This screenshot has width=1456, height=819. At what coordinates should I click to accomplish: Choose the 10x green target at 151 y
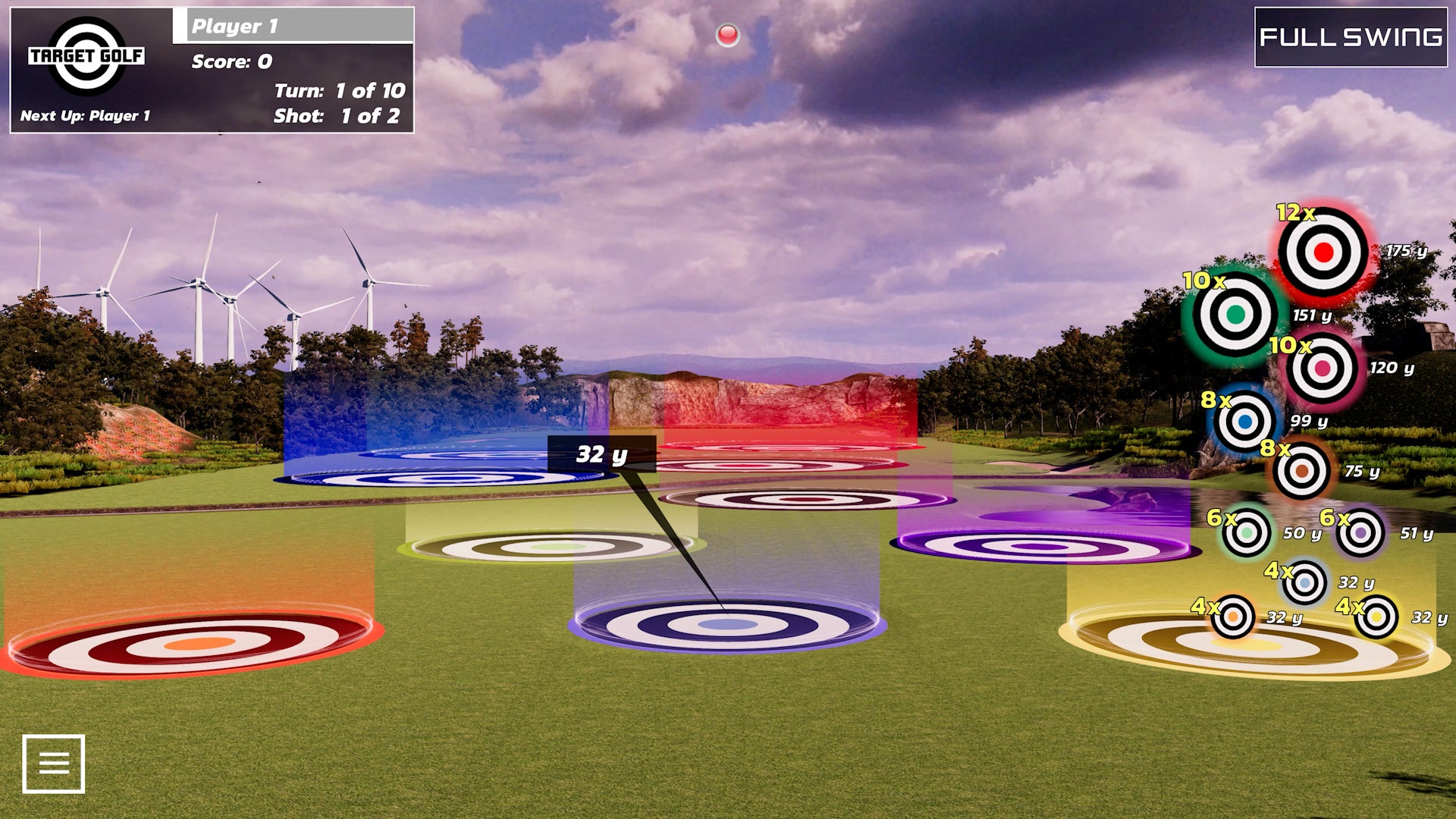click(x=1235, y=314)
